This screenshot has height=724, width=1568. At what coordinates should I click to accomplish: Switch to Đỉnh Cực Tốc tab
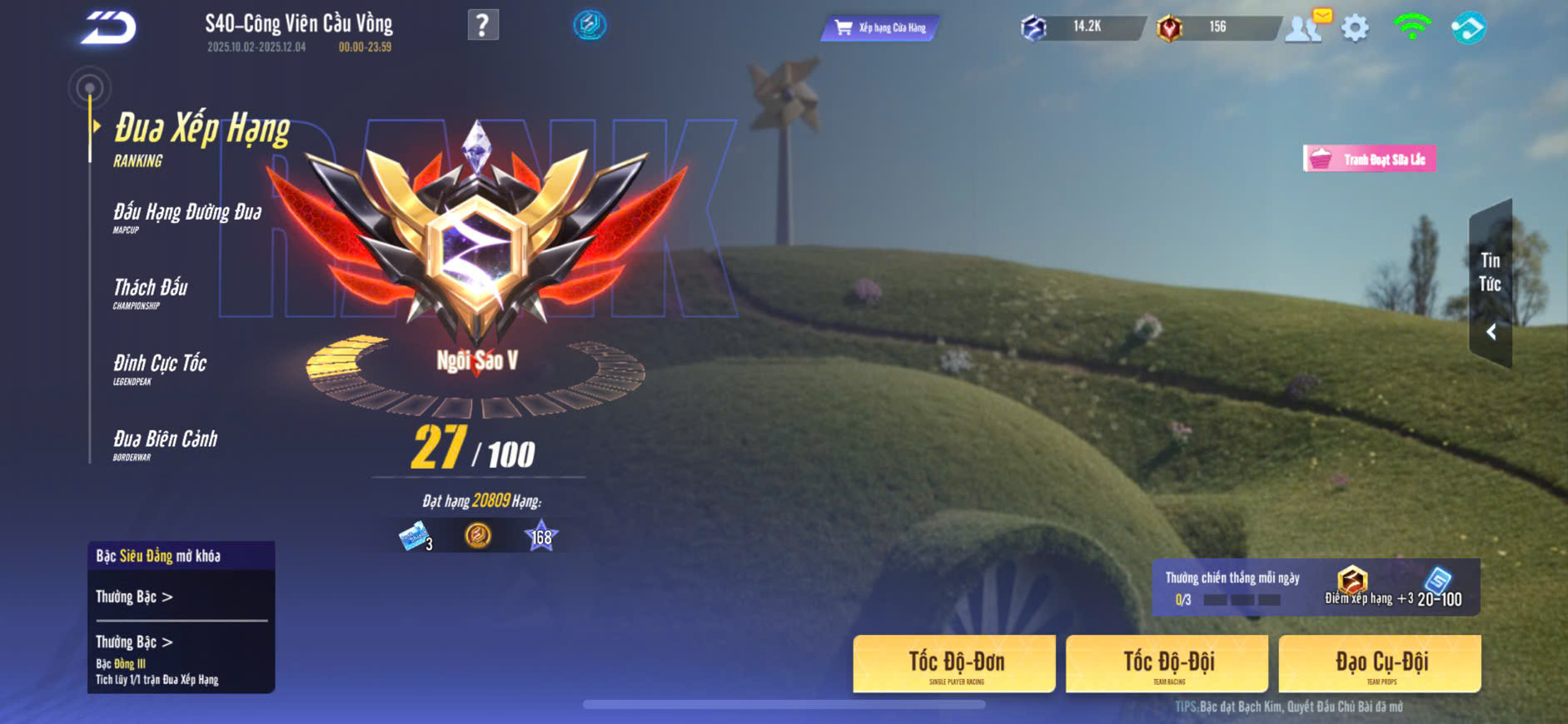(160, 367)
